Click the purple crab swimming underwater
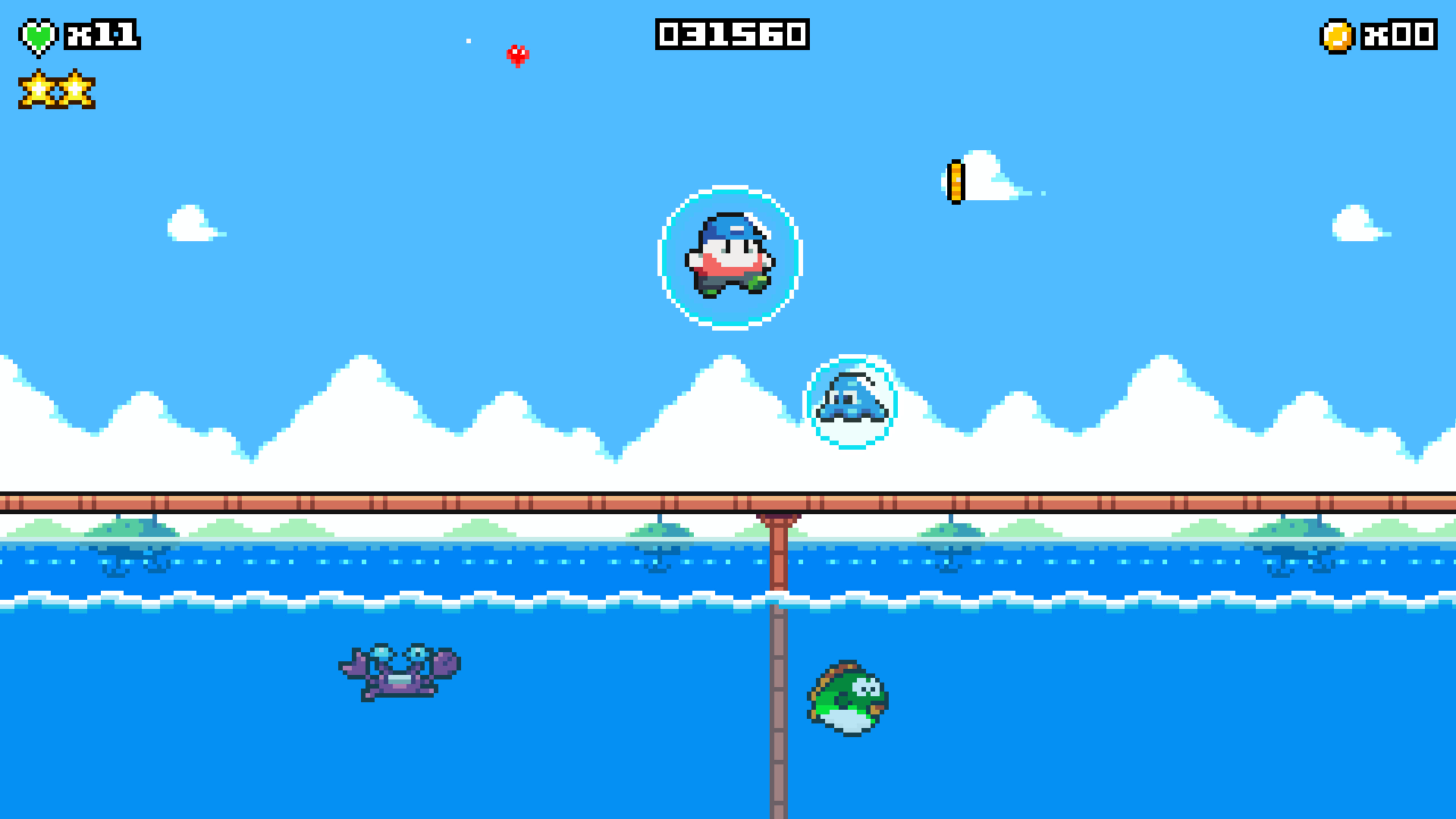1456x819 pixels. (x=396, y=671)
